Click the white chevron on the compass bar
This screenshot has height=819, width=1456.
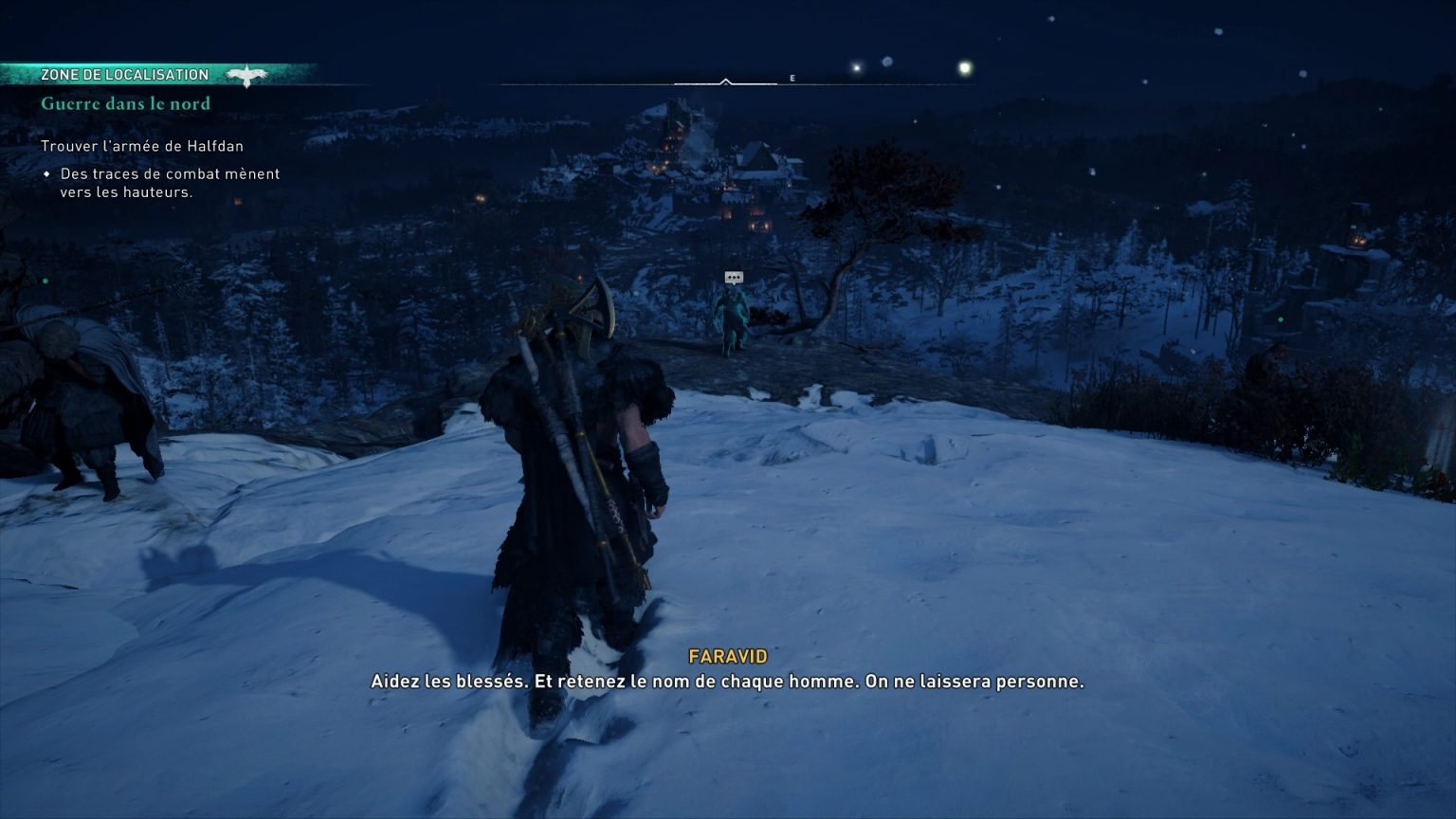727,81
